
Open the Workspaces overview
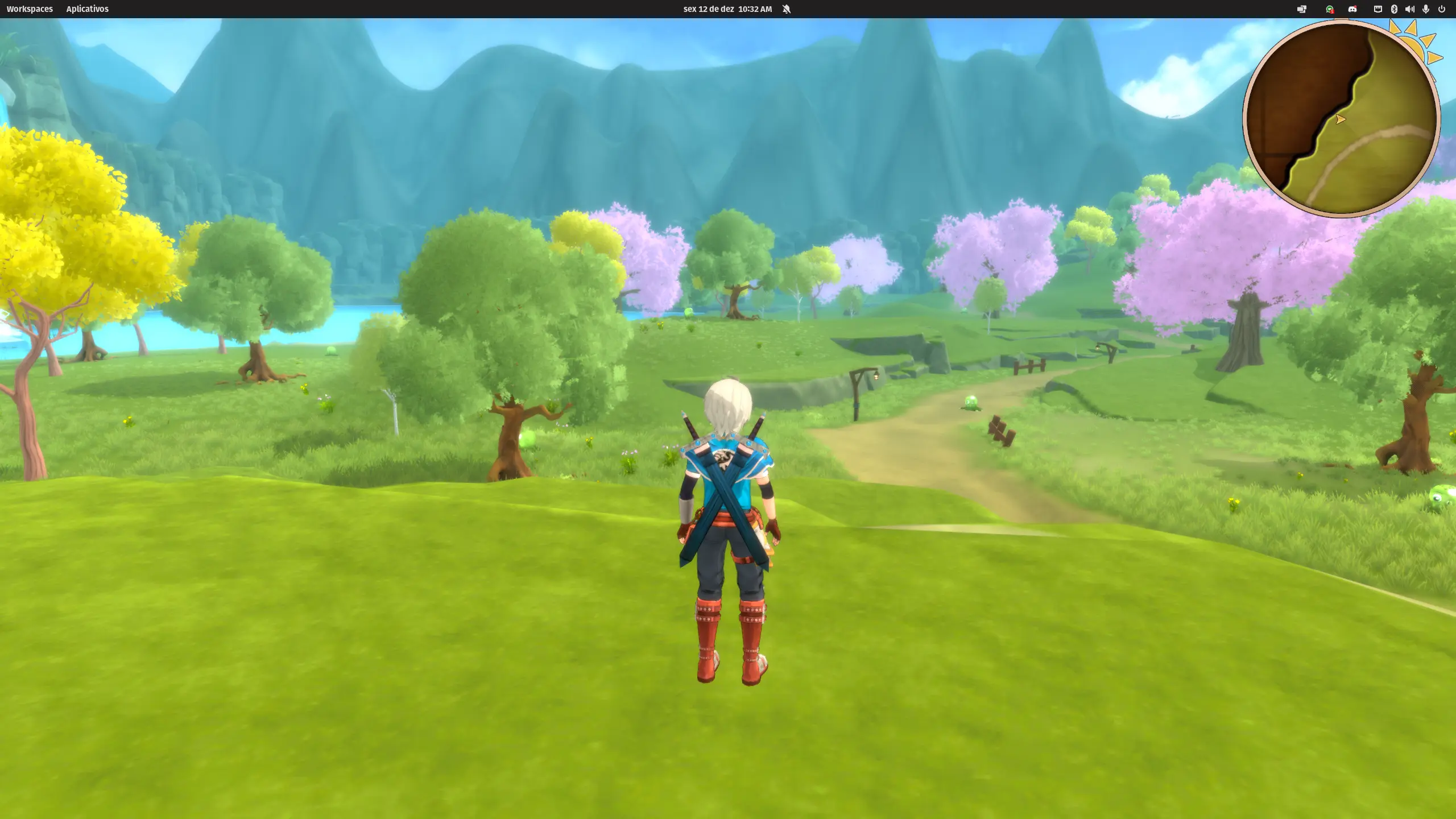pos(30,9)
